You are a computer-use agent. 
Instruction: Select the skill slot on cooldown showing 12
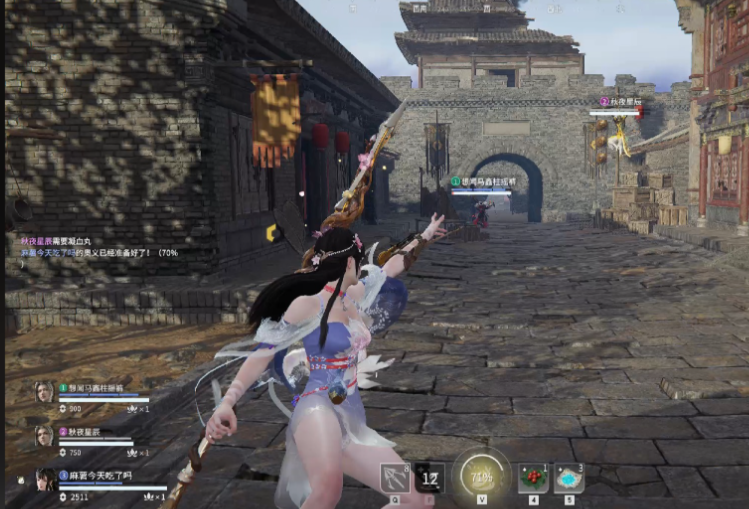pyautogui.click(x=430, y=478)
